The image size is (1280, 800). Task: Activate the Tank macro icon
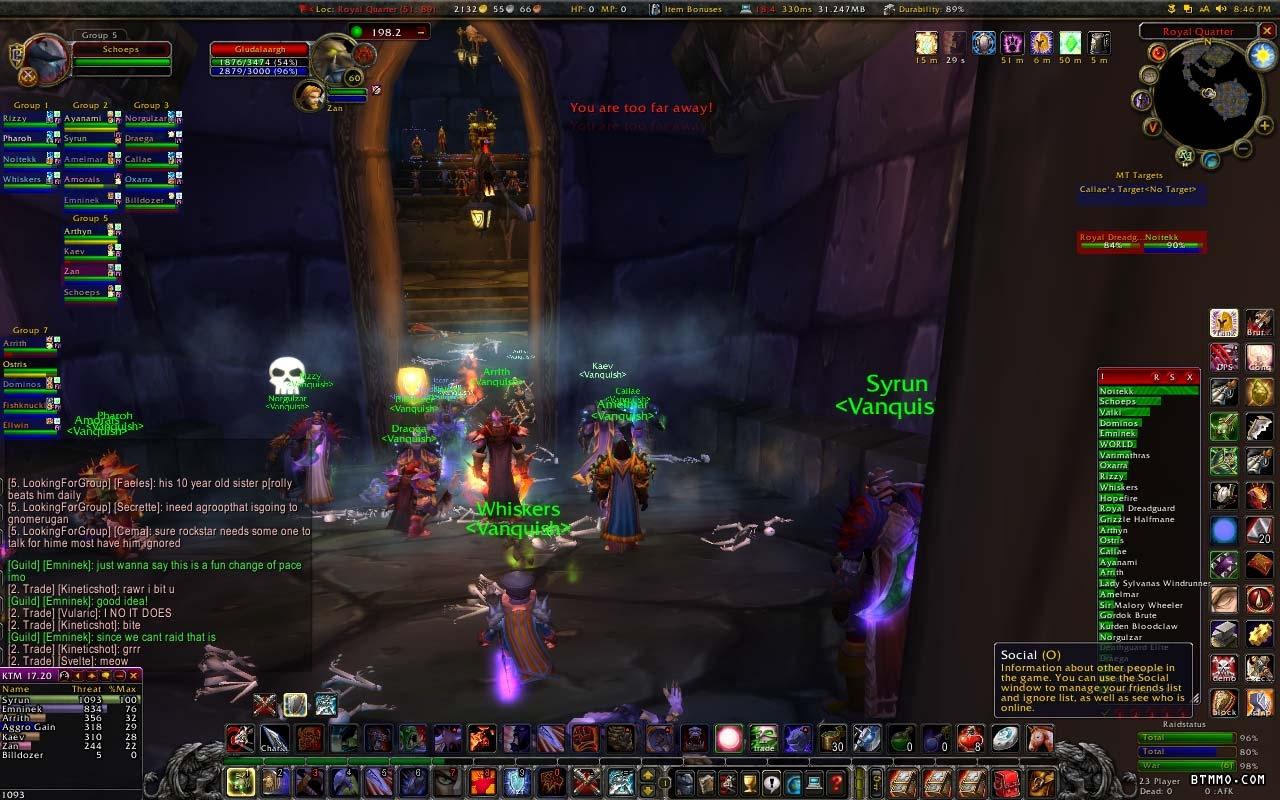[x=1224, y=323]
